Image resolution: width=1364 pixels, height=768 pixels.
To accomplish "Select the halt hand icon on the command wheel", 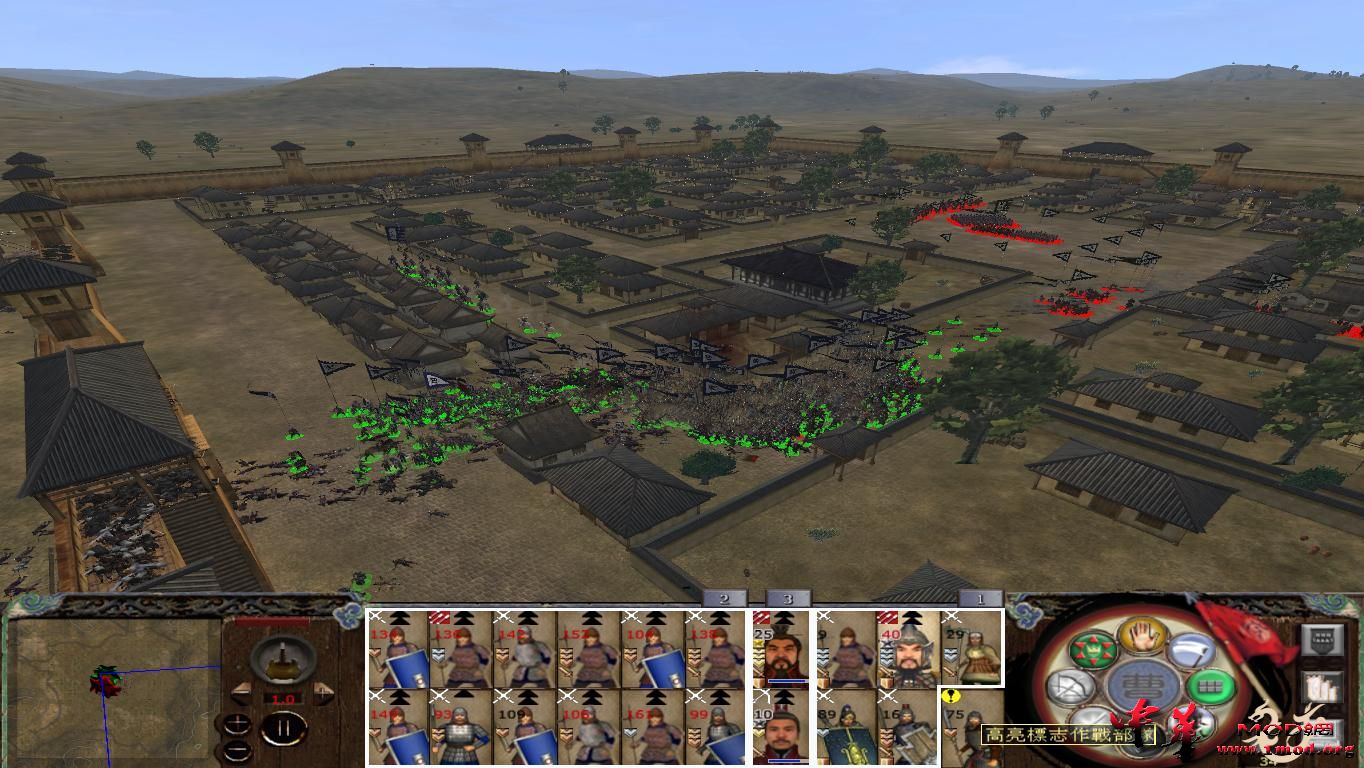I will tap(1140, 637).
